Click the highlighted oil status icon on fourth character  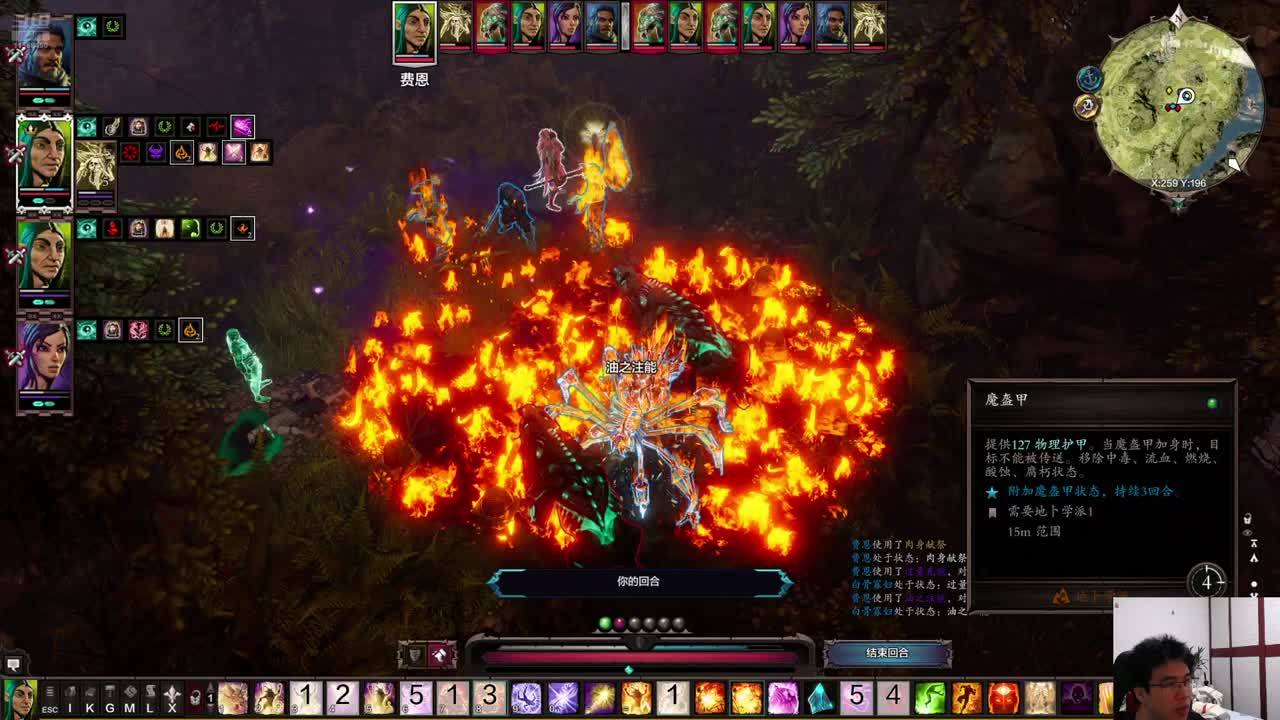(x=190, y=330)
